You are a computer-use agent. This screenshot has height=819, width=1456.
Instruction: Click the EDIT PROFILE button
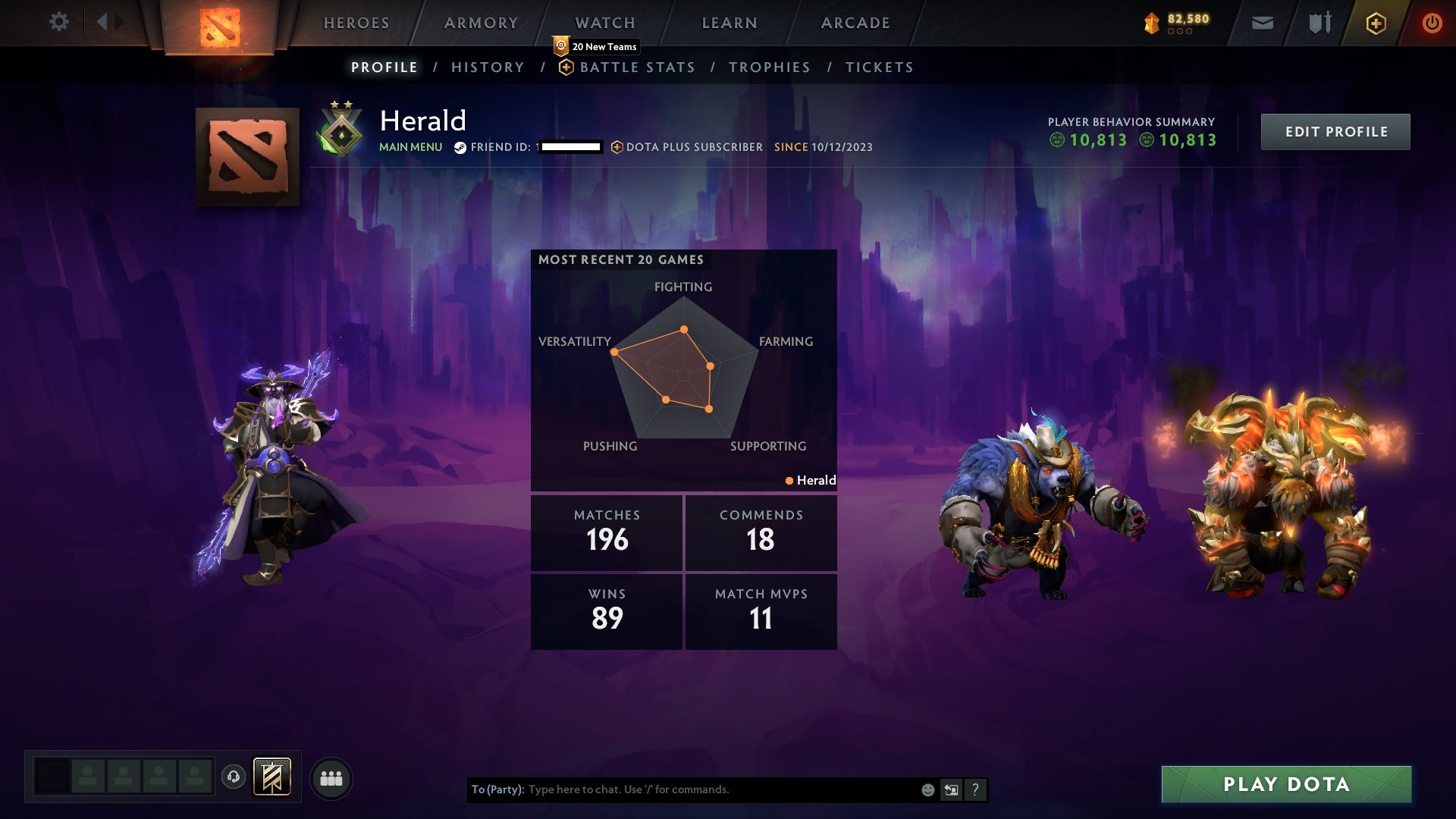(1335, 131)
